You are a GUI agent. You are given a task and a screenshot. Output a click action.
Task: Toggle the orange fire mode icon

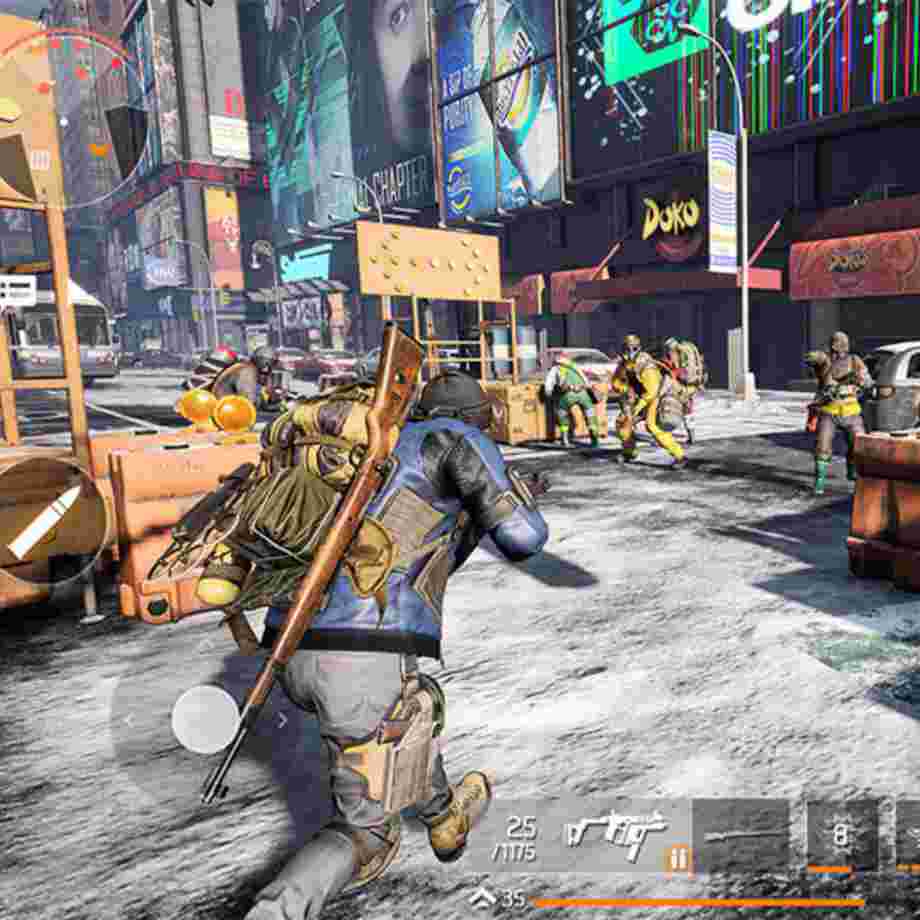[x=677, y=857]
